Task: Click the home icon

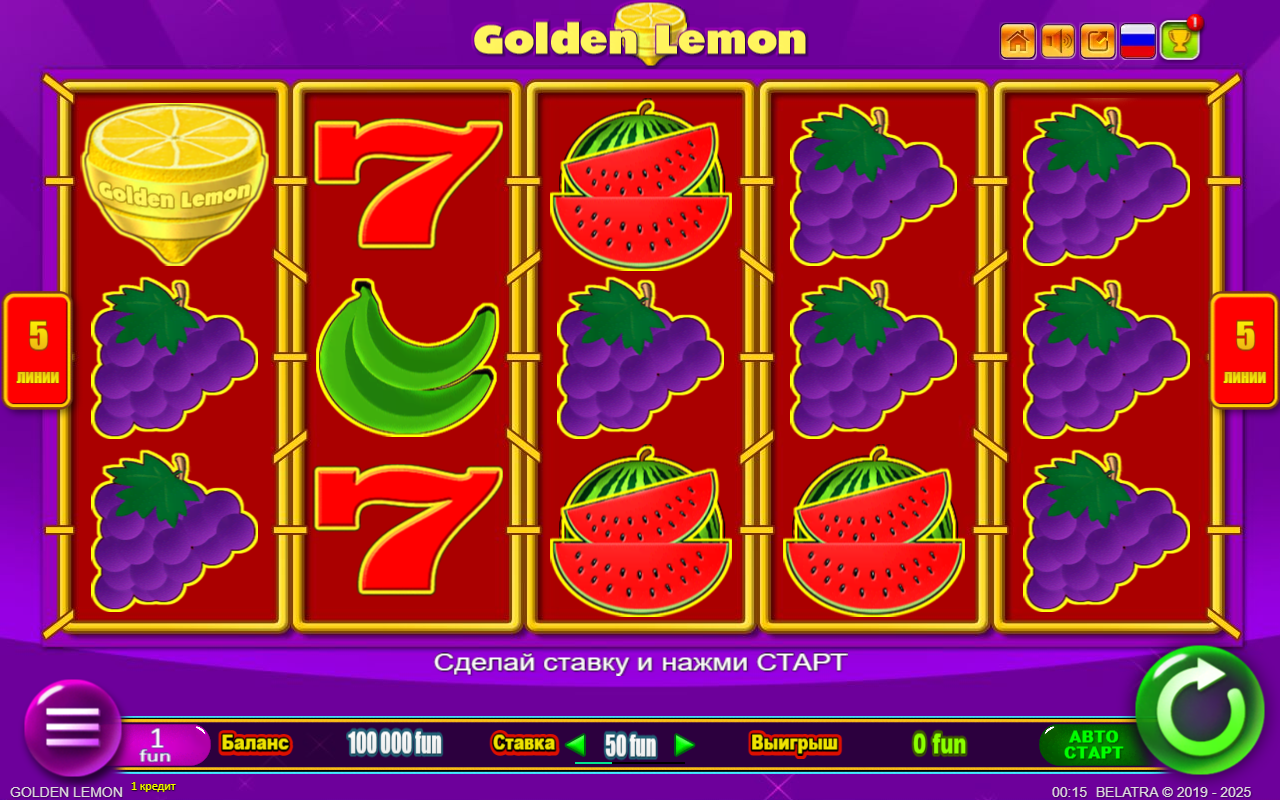Action: 1017,41
